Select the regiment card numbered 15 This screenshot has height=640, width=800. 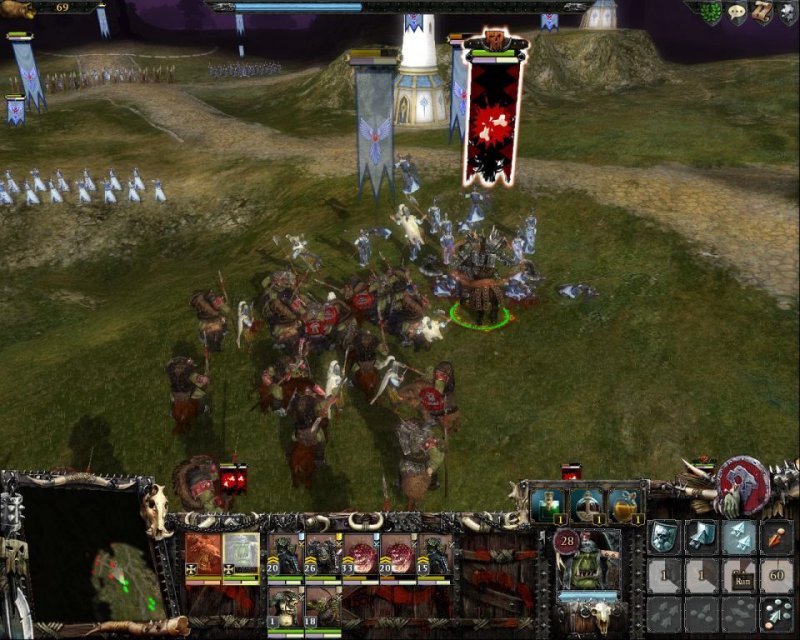(x=434, y=555)
